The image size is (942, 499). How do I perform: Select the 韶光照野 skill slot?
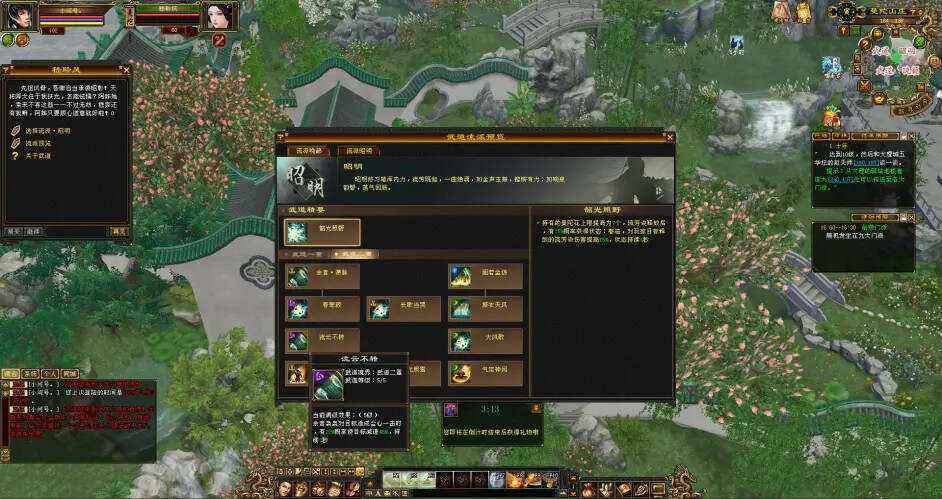coord(321,232)
